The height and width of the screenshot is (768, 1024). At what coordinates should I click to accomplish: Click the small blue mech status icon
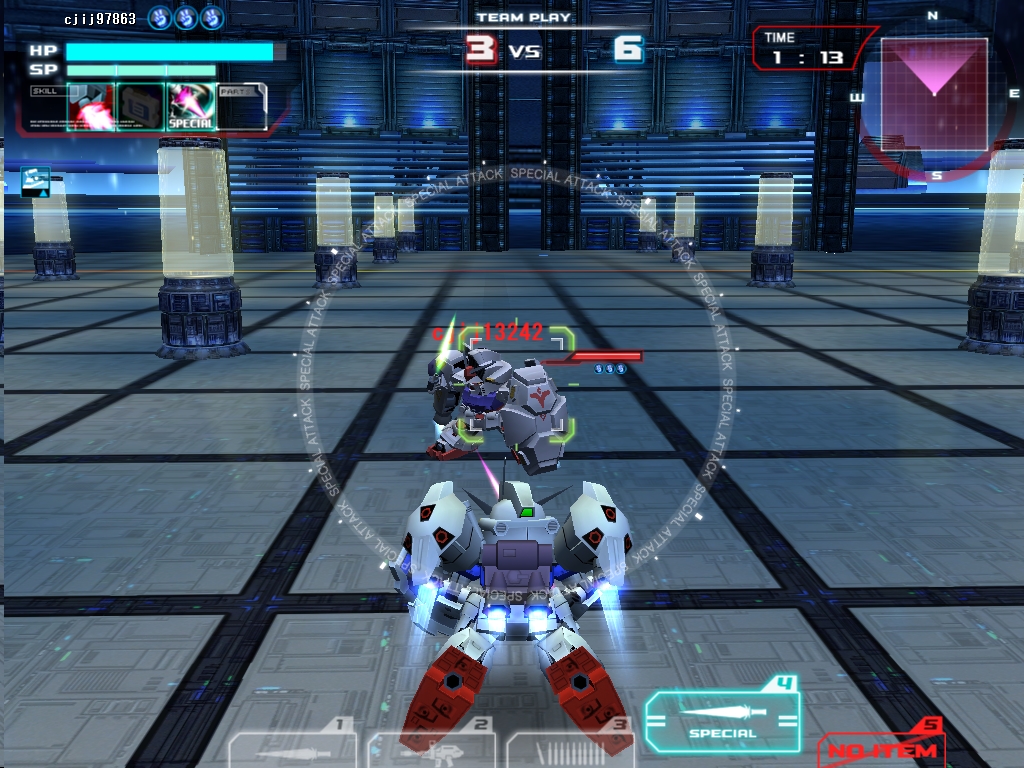(35, 181)
